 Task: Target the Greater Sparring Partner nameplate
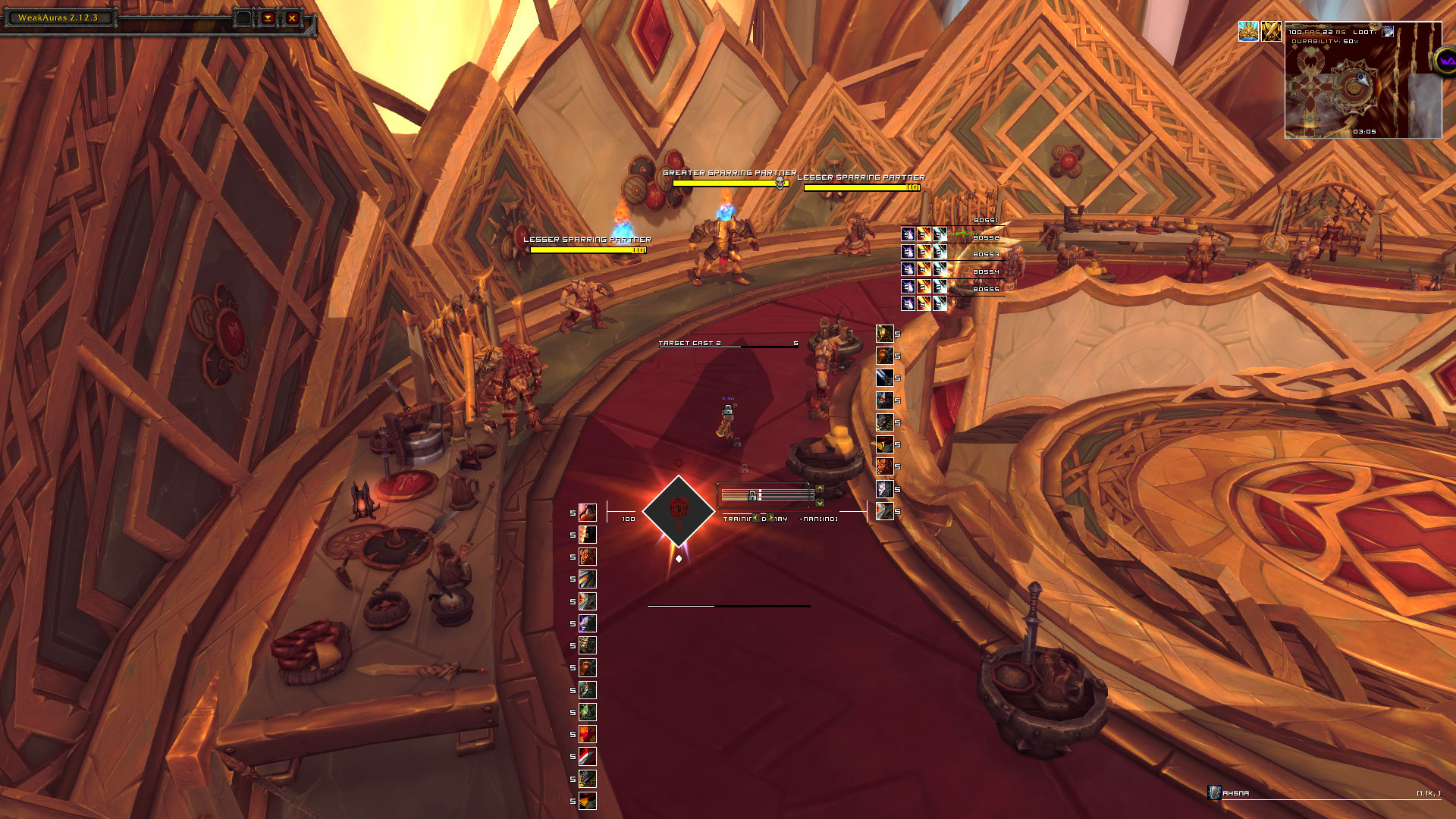(730, 182)
